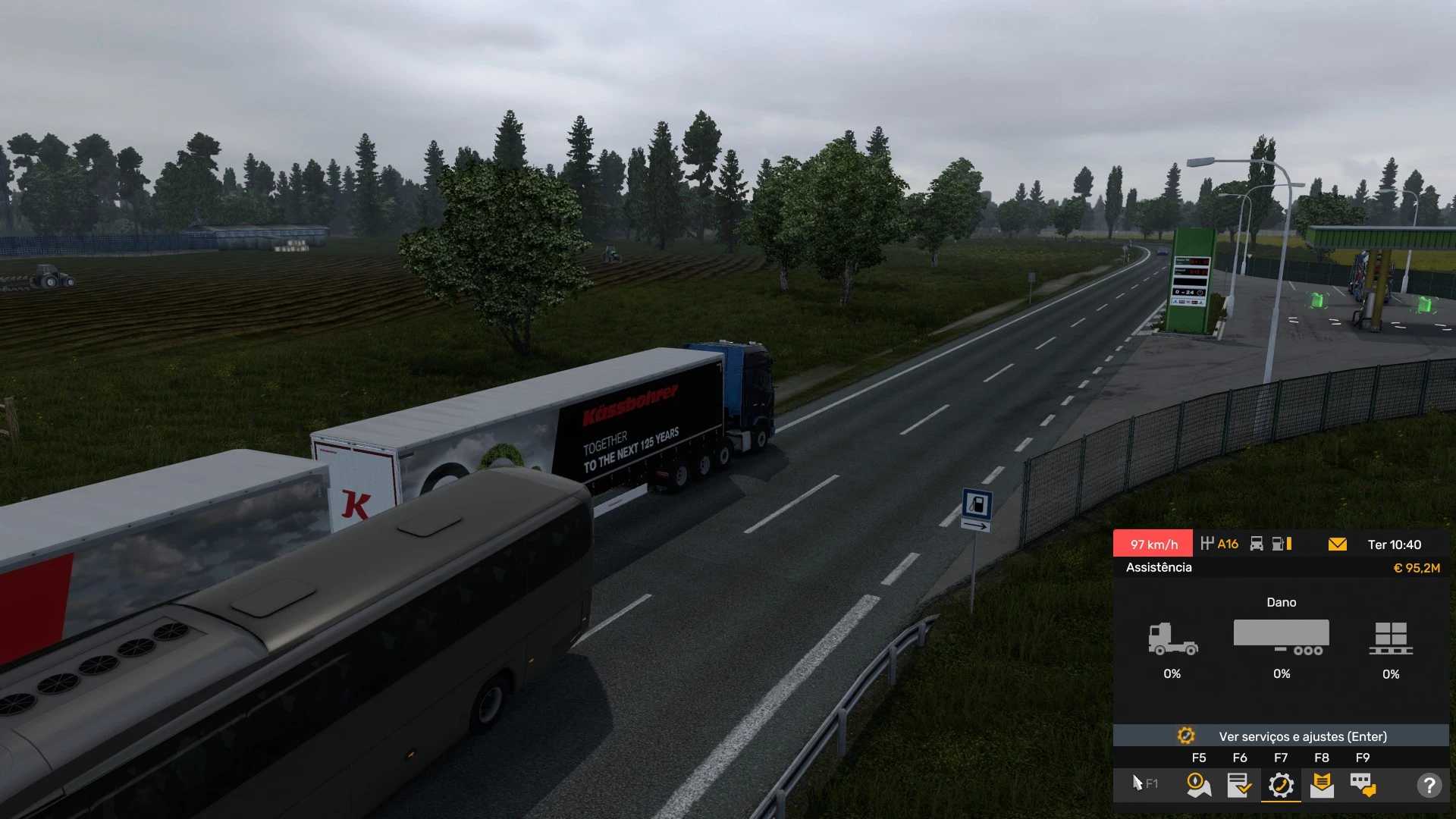Open the chat messages tab
This screenshot has width=1456, height=819.
(x=1363, y=785)
